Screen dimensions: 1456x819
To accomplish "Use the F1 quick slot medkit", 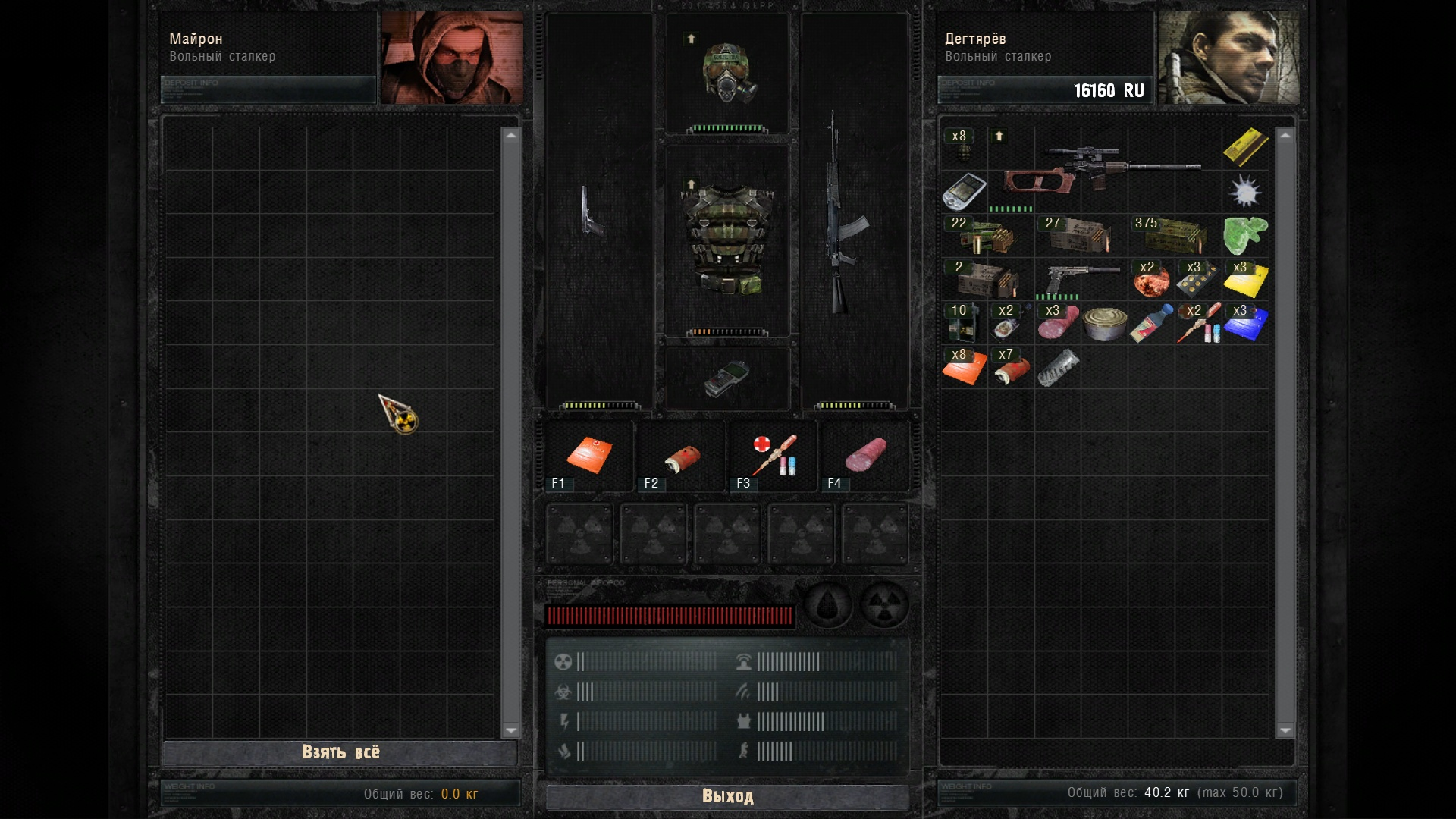I will [588, 455].
